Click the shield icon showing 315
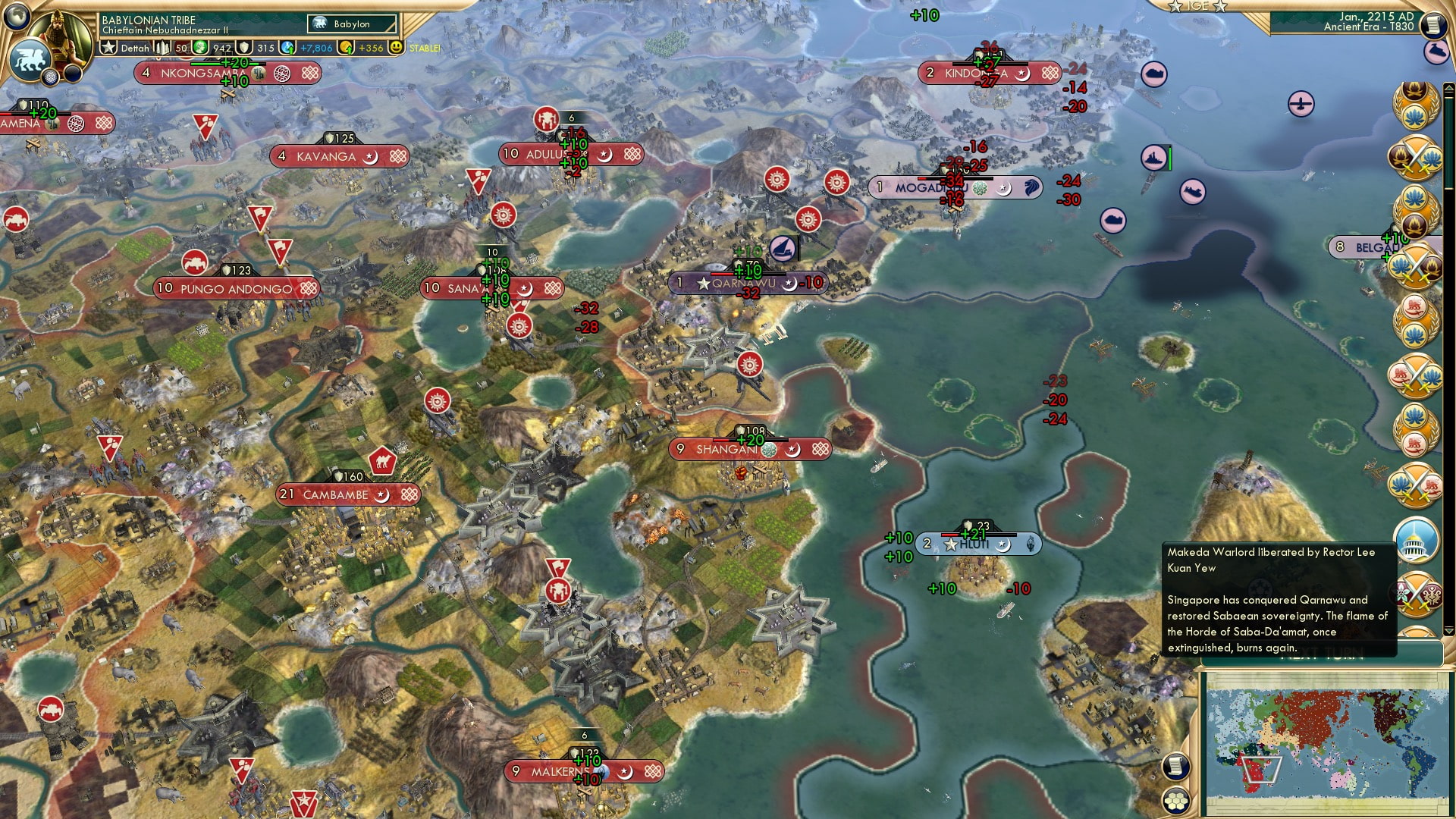The width and height of the screenshot is (1456, 819). point(244,48)
